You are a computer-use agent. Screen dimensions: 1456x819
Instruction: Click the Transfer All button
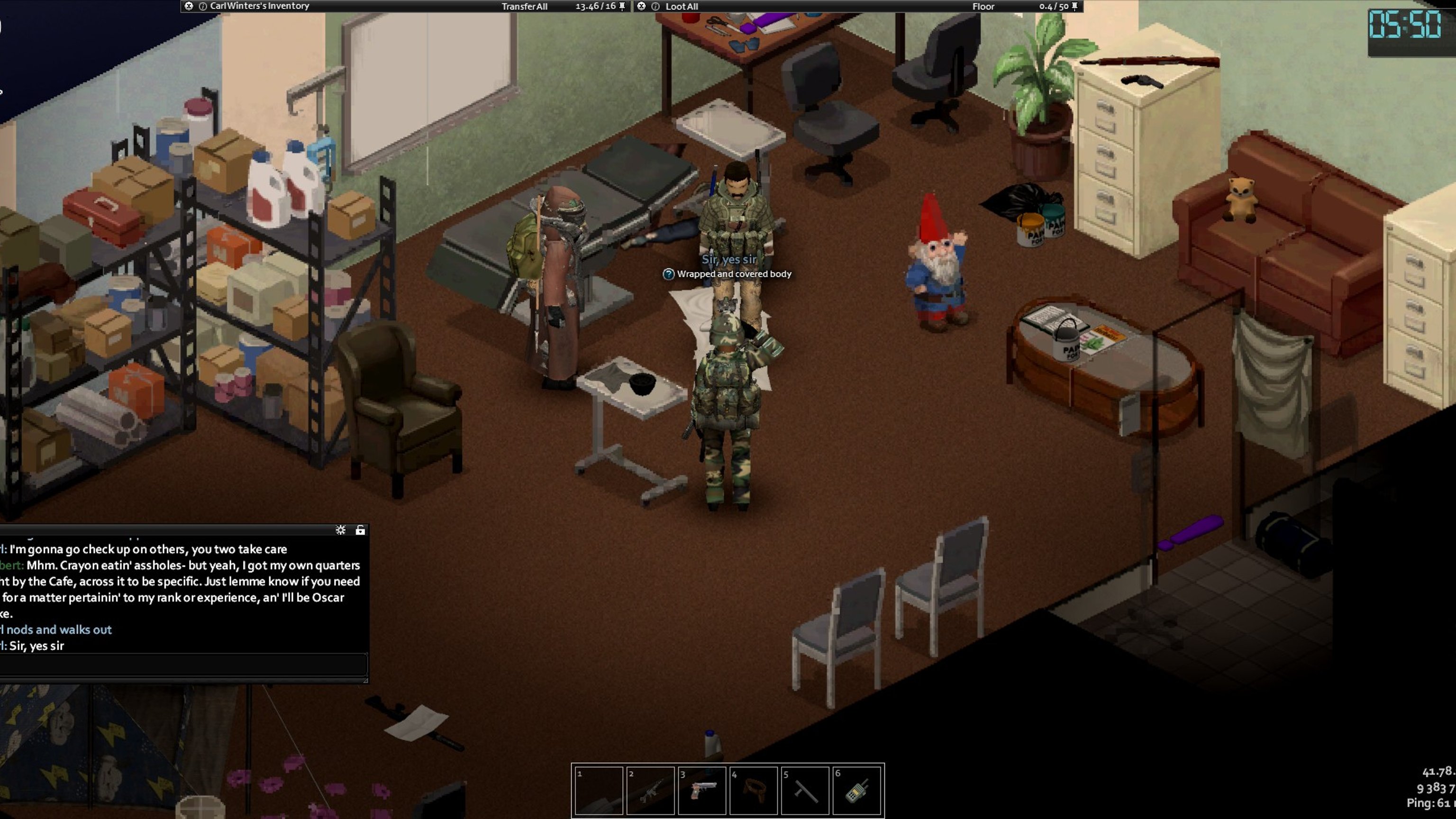point(524,6)
